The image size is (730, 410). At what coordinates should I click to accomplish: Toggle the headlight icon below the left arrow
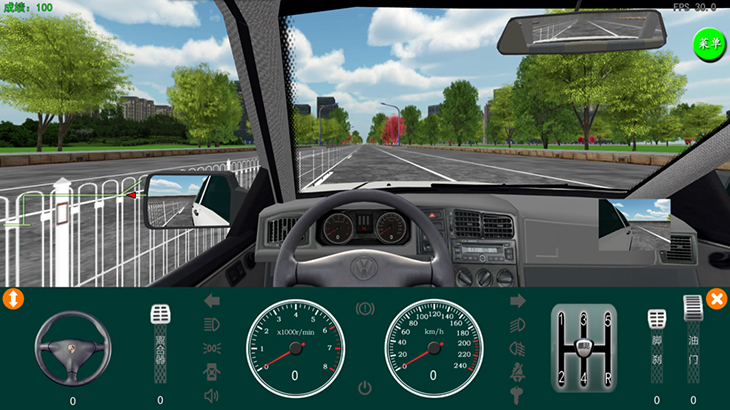(x=212, y=324)
